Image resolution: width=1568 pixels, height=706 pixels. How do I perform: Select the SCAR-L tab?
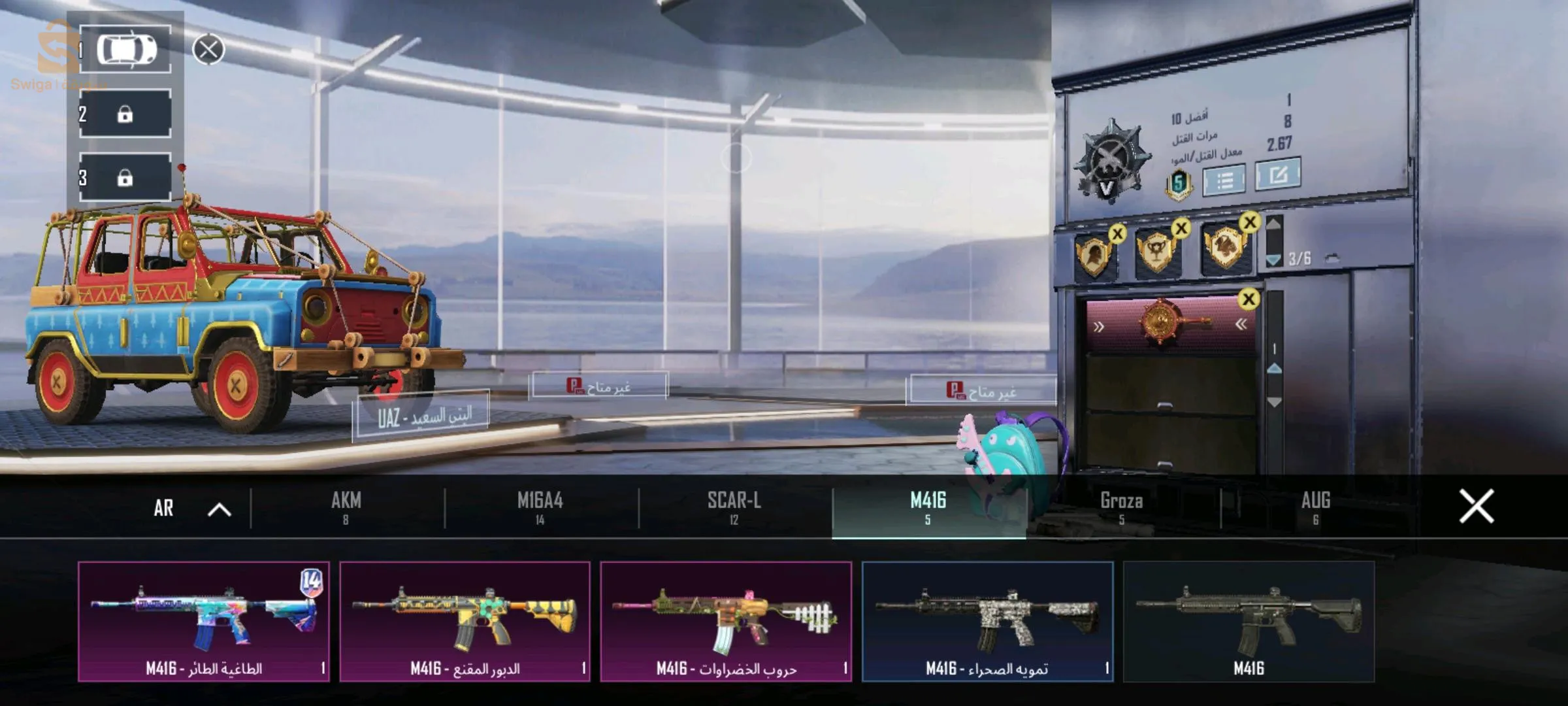(734, 507)
